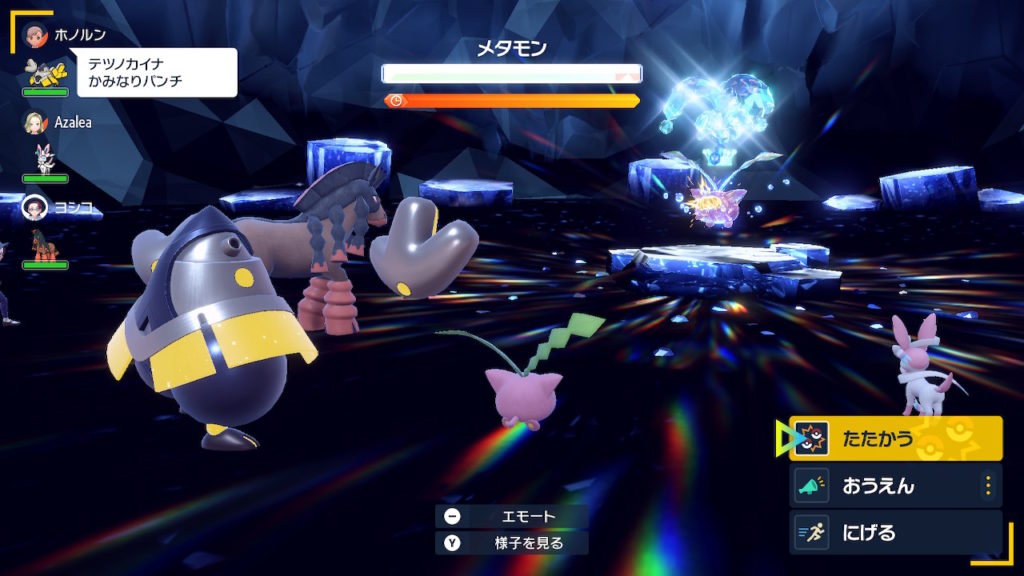The width and height of the screenshot is (1024, 576).
Task: Select the たたかう battle command
Action: click(896, 438)
